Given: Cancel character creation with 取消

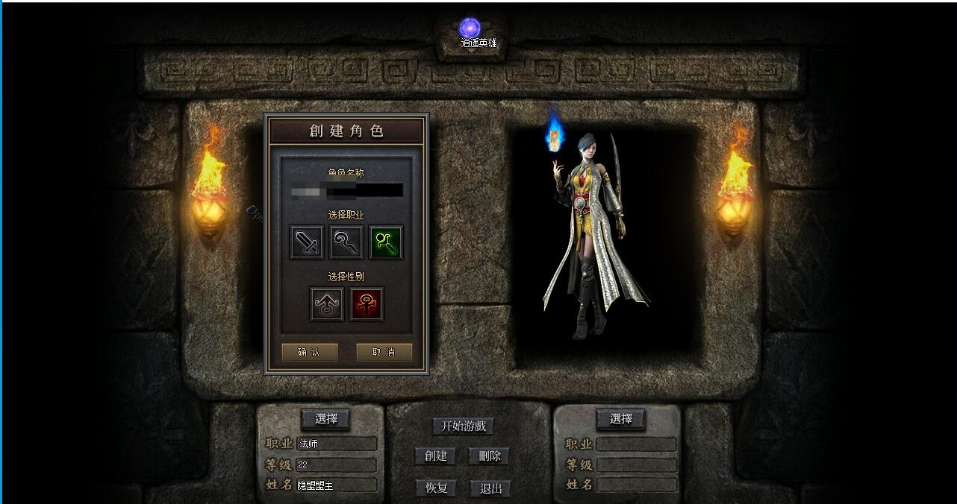Looking at the screenshot, I should pos(384,352).
